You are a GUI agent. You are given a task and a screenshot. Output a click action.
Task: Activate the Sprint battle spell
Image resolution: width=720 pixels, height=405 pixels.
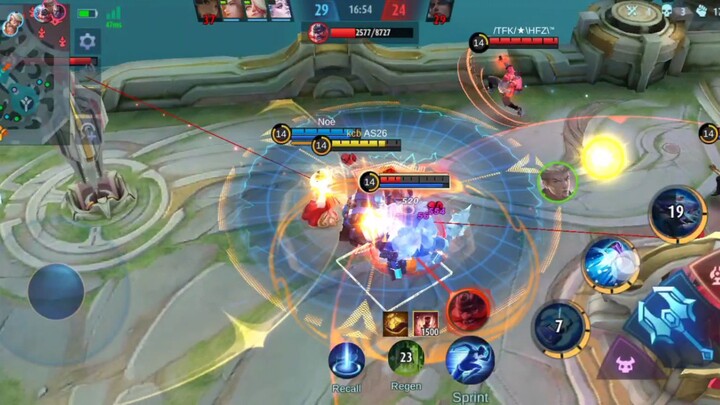point(469,360)
